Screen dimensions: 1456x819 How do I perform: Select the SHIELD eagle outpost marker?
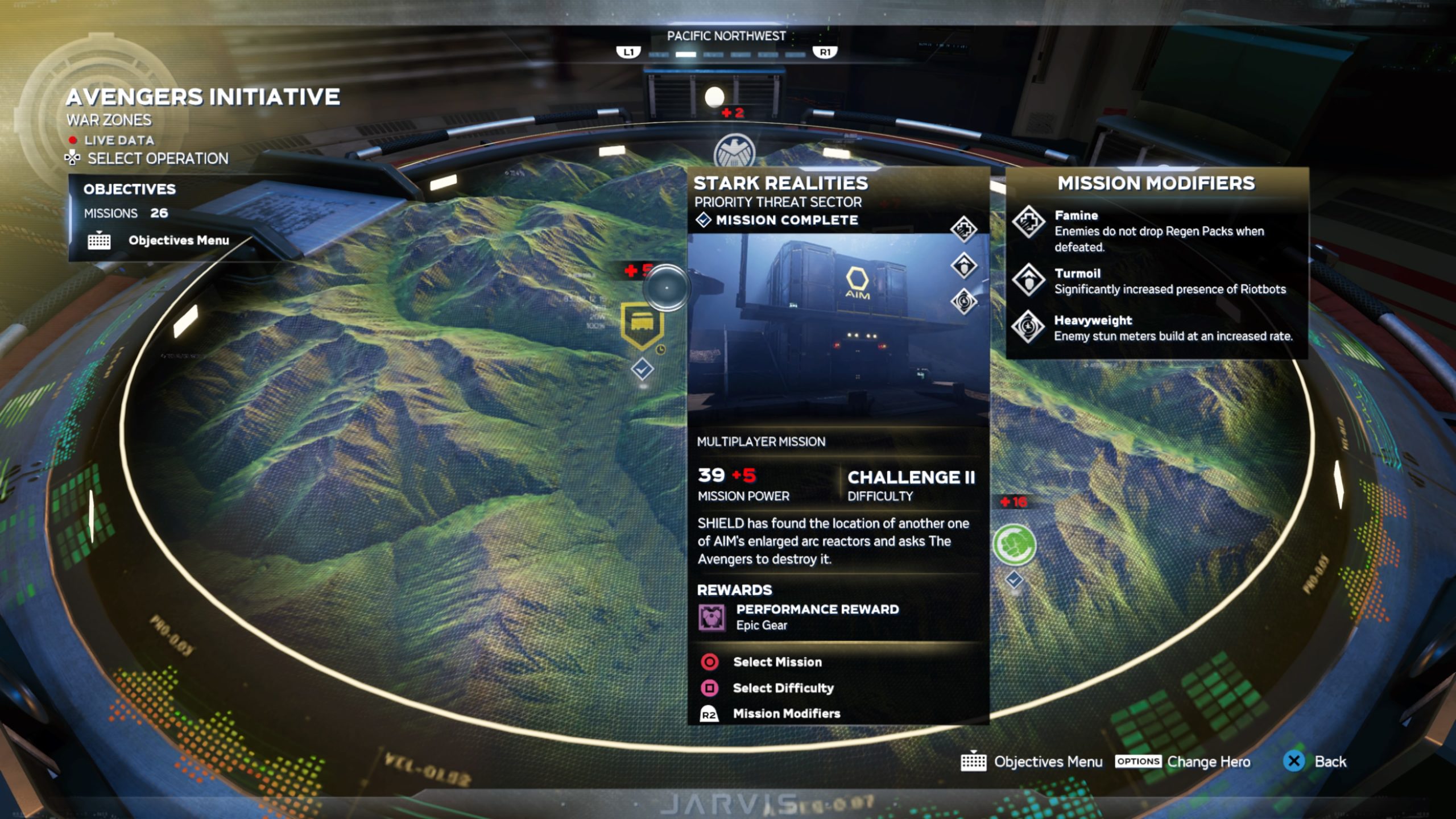point(734,152)
